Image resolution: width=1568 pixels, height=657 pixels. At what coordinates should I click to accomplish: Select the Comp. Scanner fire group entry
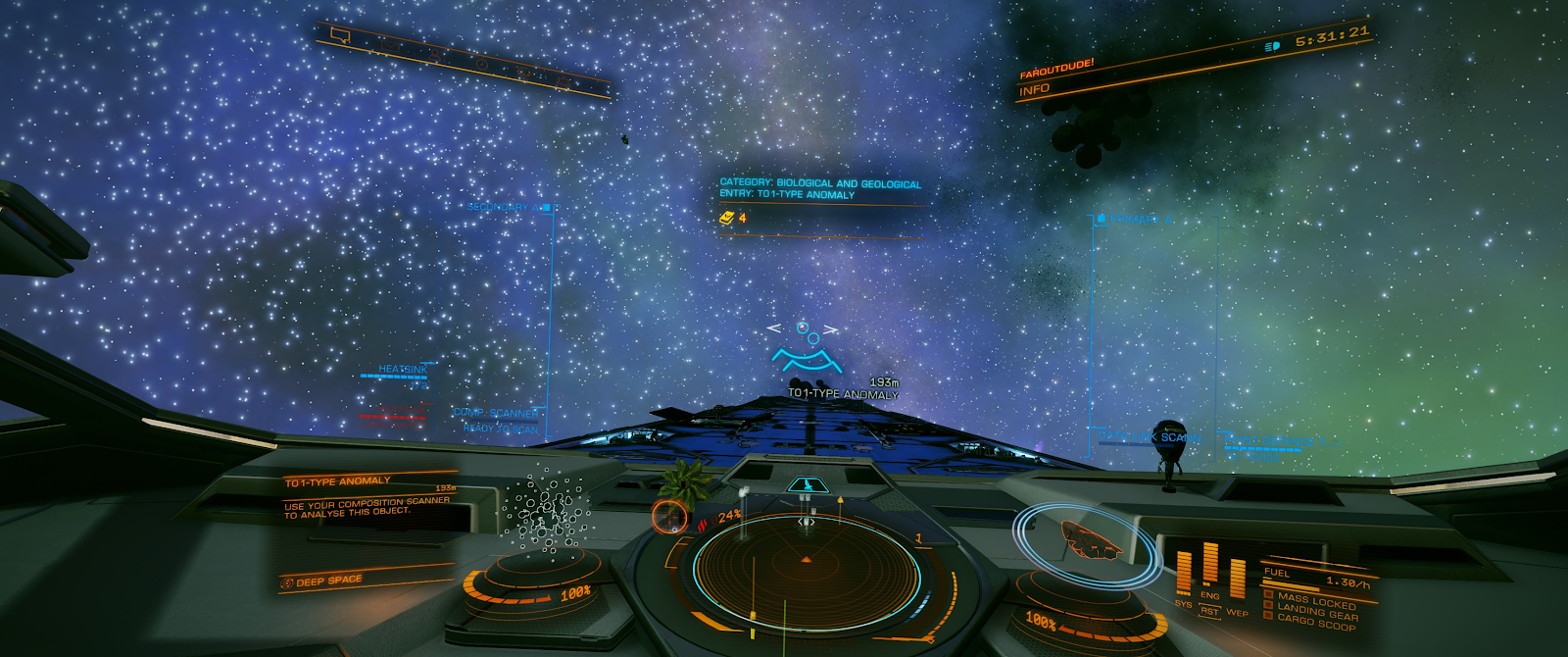pos(496,413)
